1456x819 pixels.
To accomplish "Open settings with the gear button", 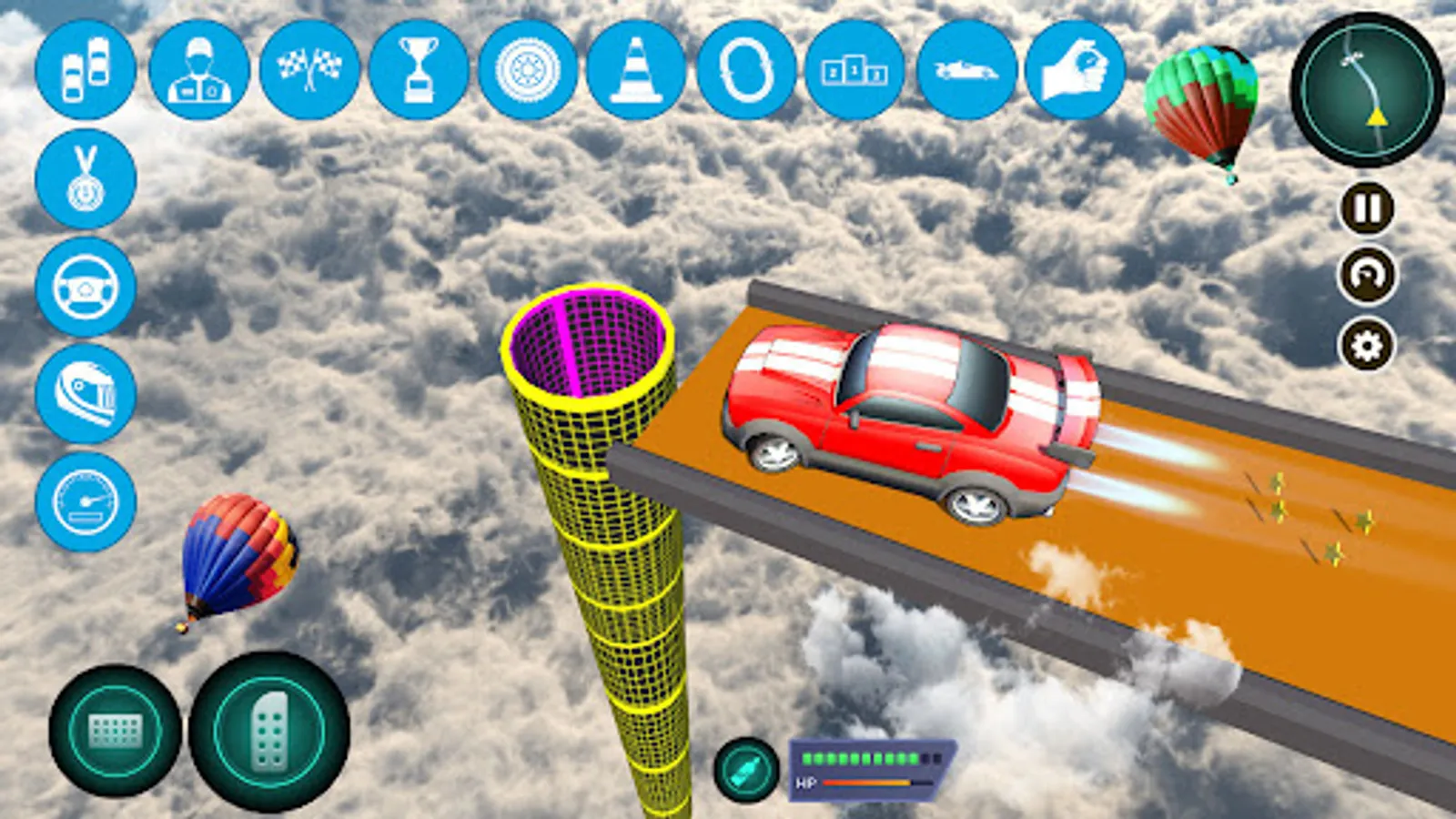I will [x=1367, y=346].
